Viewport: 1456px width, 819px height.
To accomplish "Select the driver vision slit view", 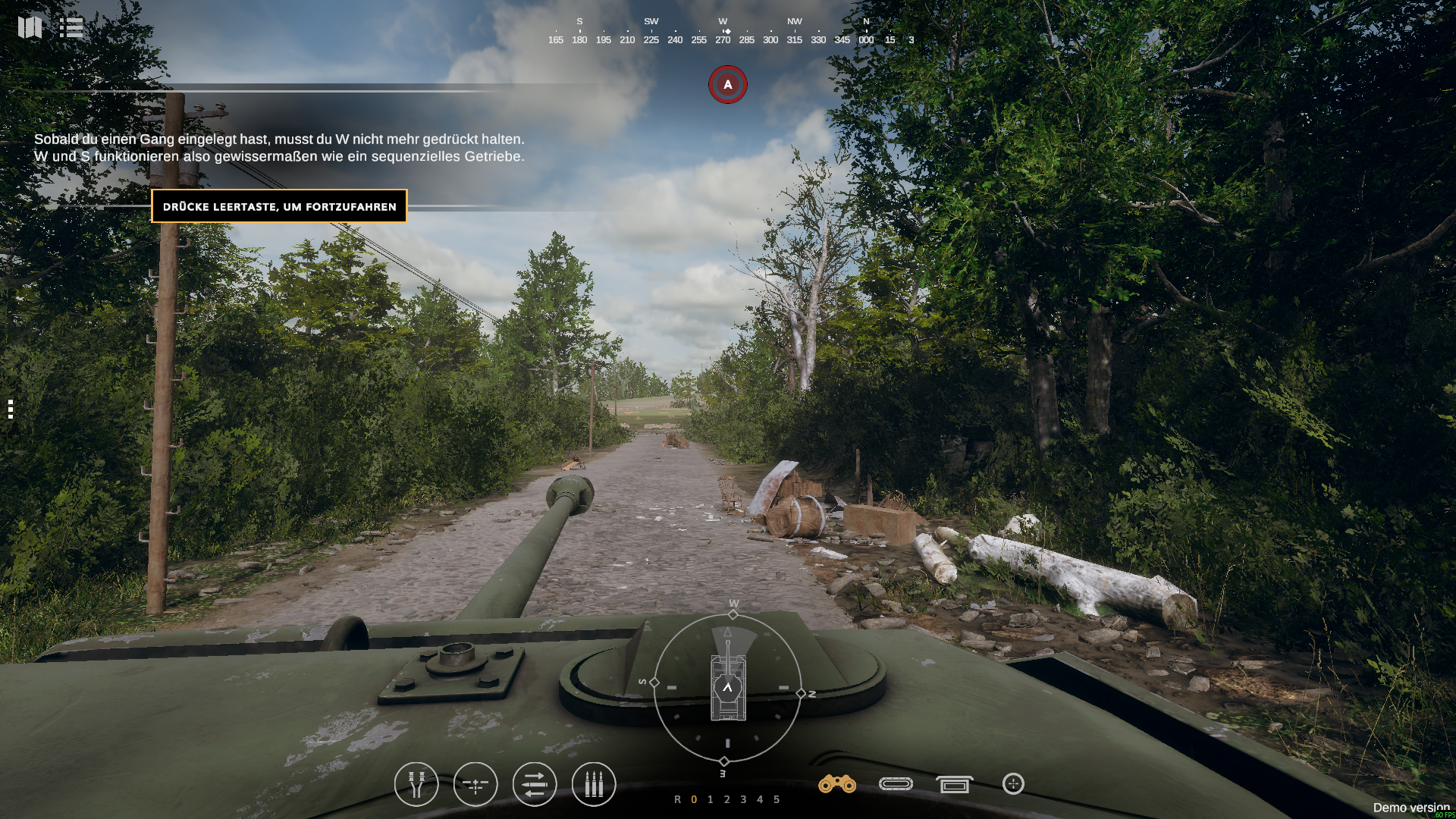I will tap(896, 784).
